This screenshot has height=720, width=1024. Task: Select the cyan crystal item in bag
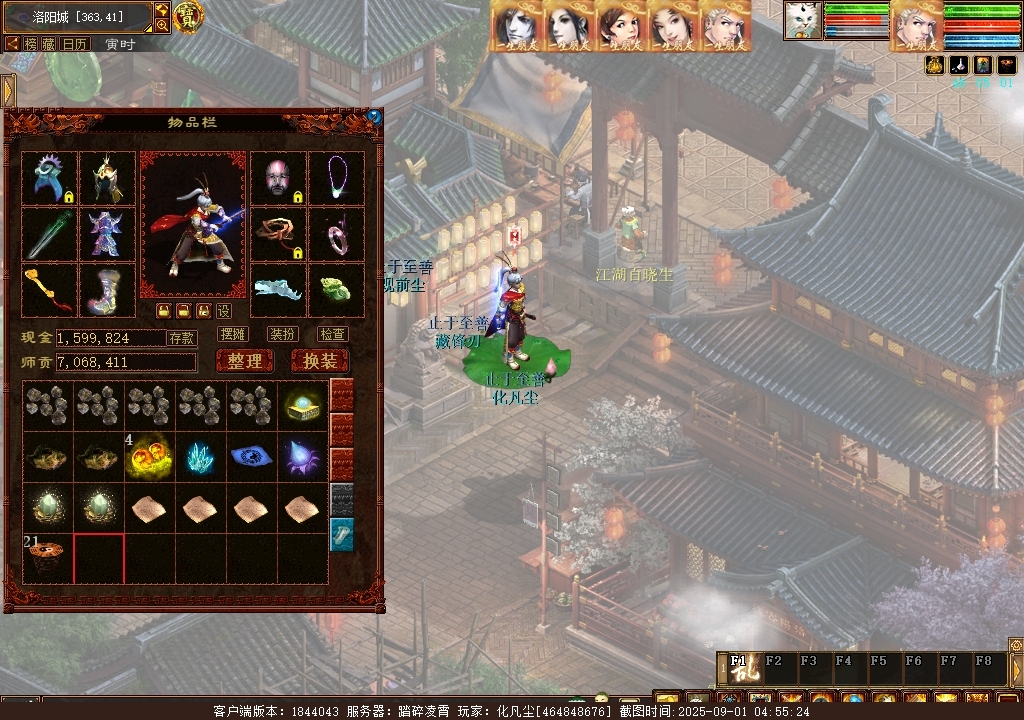[x=201, y=457]
